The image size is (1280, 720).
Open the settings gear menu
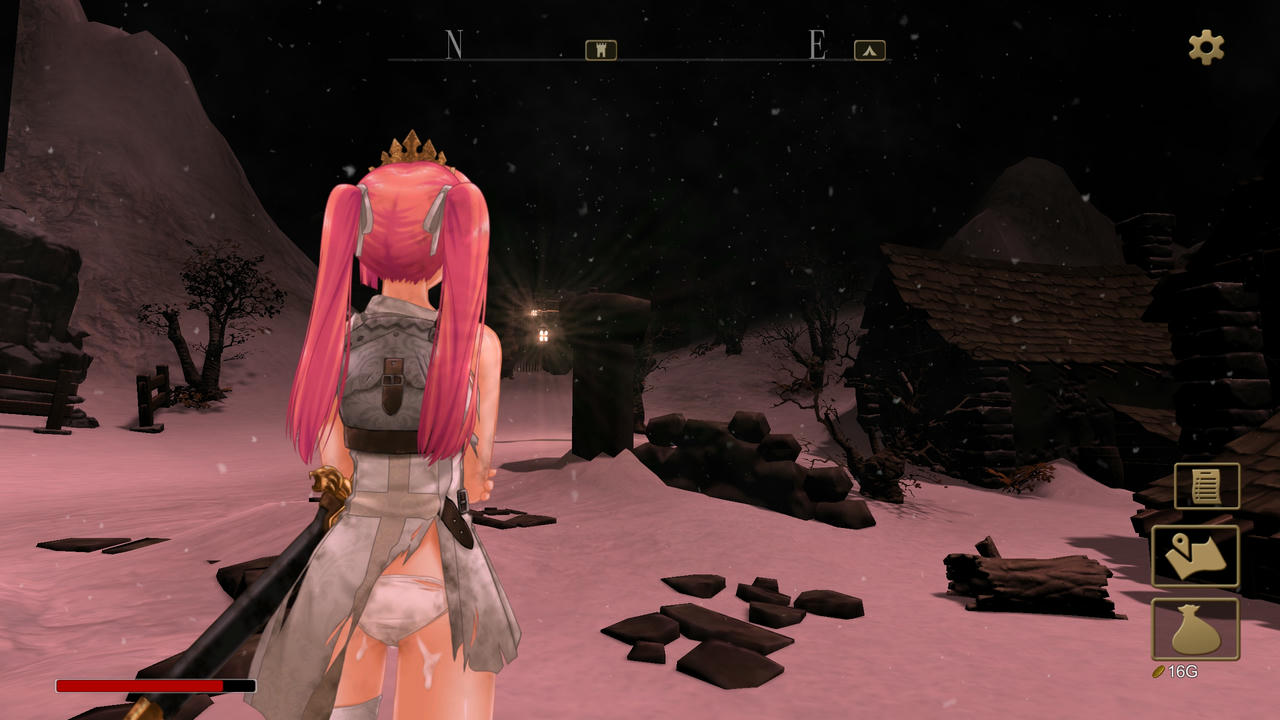[x=1205, y=47]
